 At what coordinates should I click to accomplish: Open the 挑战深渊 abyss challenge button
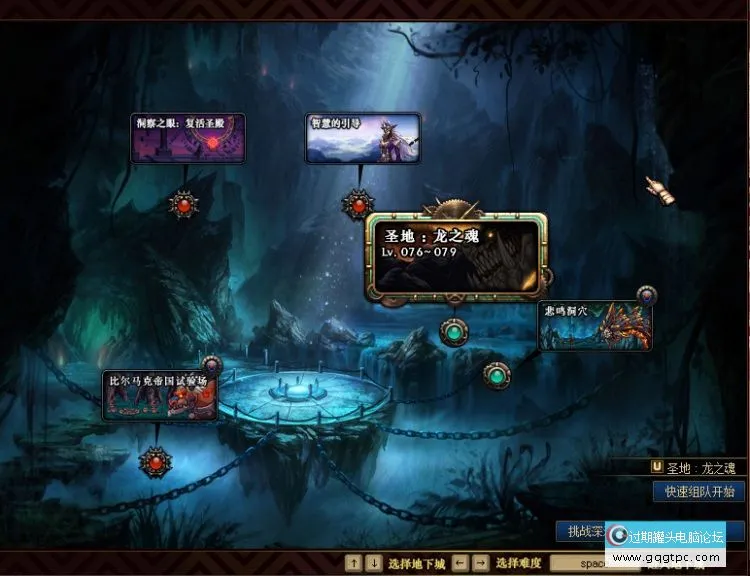582,532
